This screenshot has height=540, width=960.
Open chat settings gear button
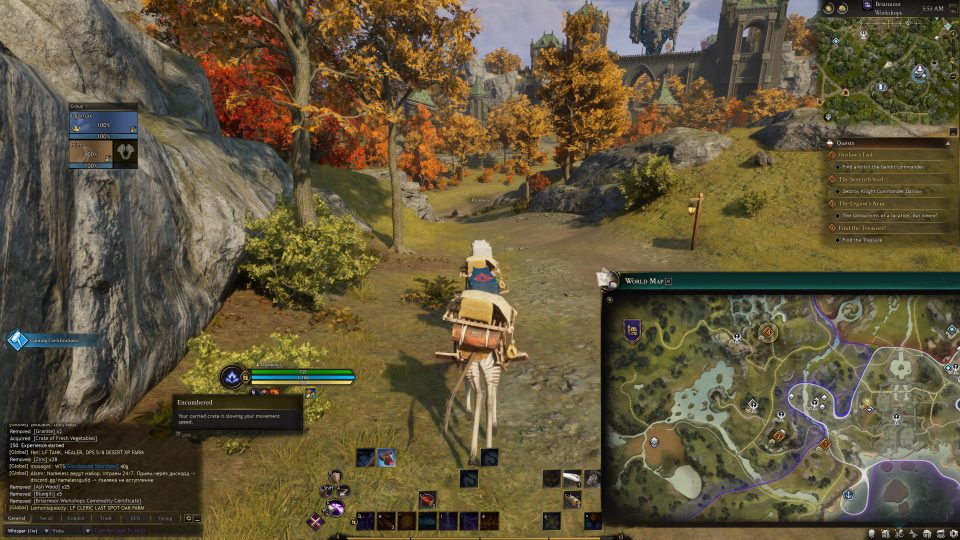[188, 518]
